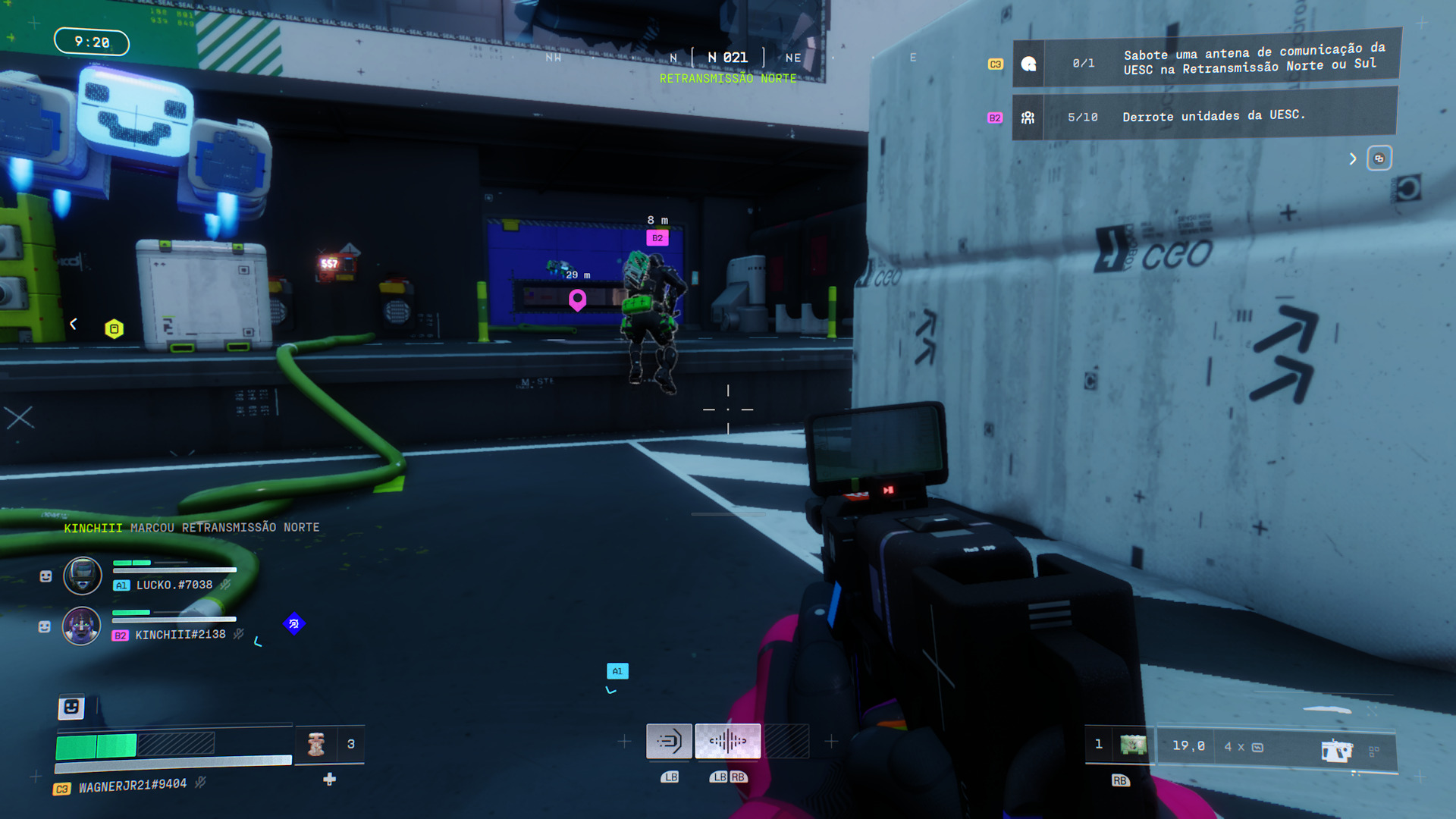Select the 'Derrote unidades da UESC' objective
The width and height of the screenshot is (1456, 819).
(x=1206, y=116)
